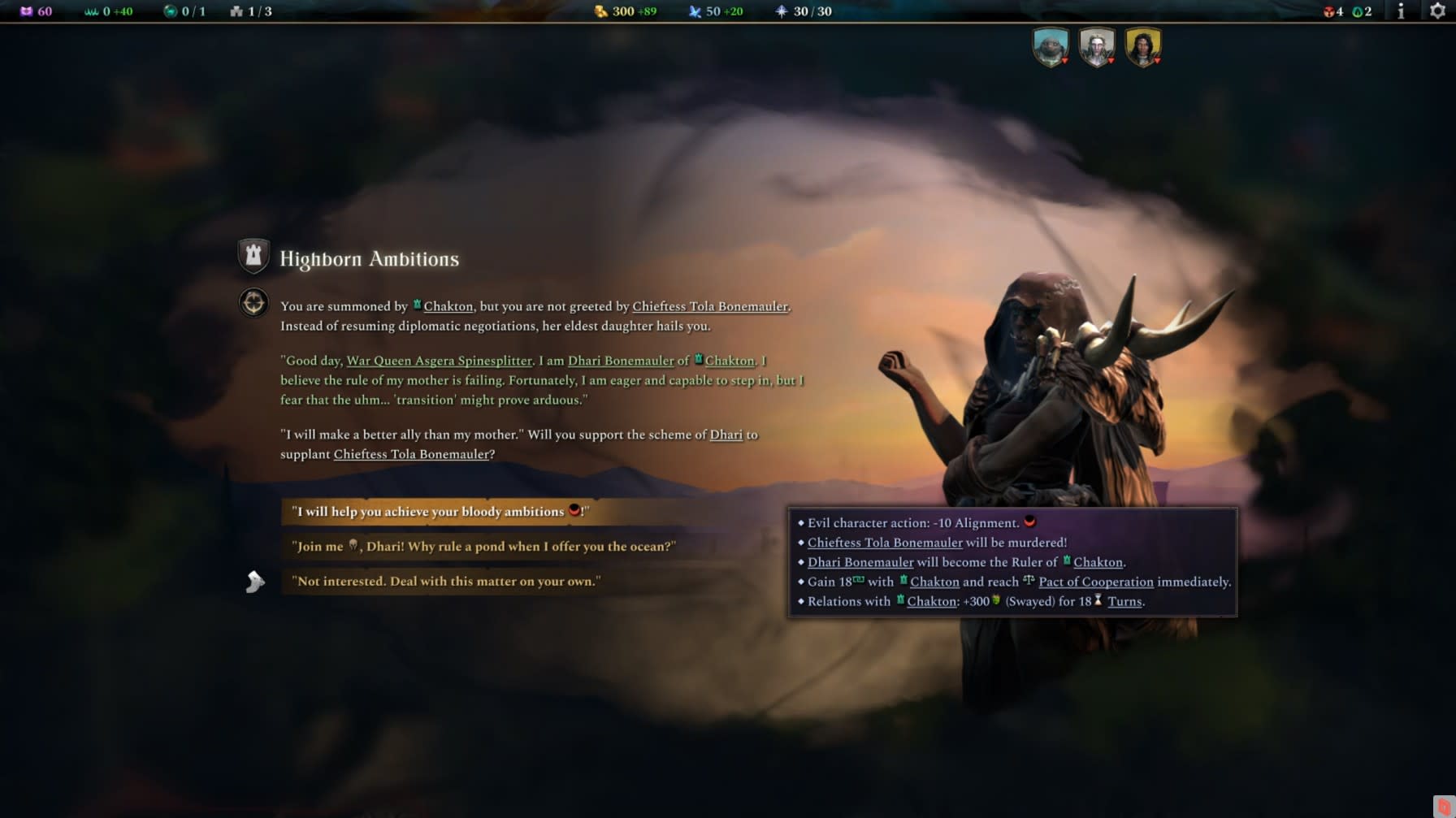Click the gold resource counter showing 300
The image size is (1456, 818).
622,11
